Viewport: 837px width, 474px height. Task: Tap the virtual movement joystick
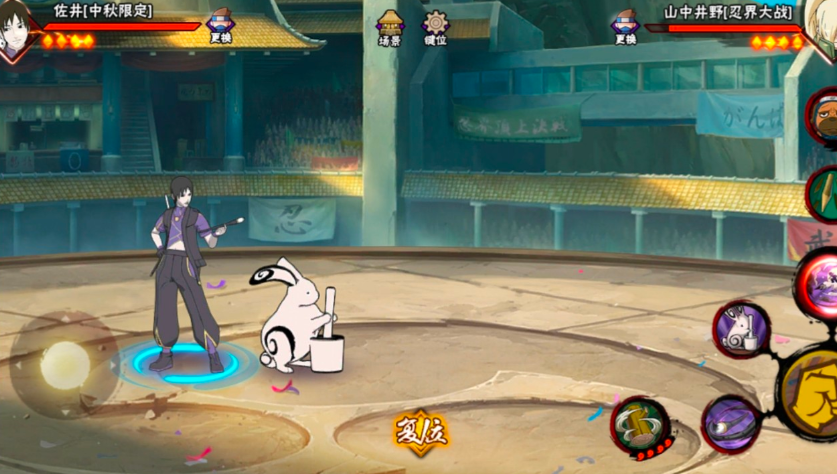point(64,364)
